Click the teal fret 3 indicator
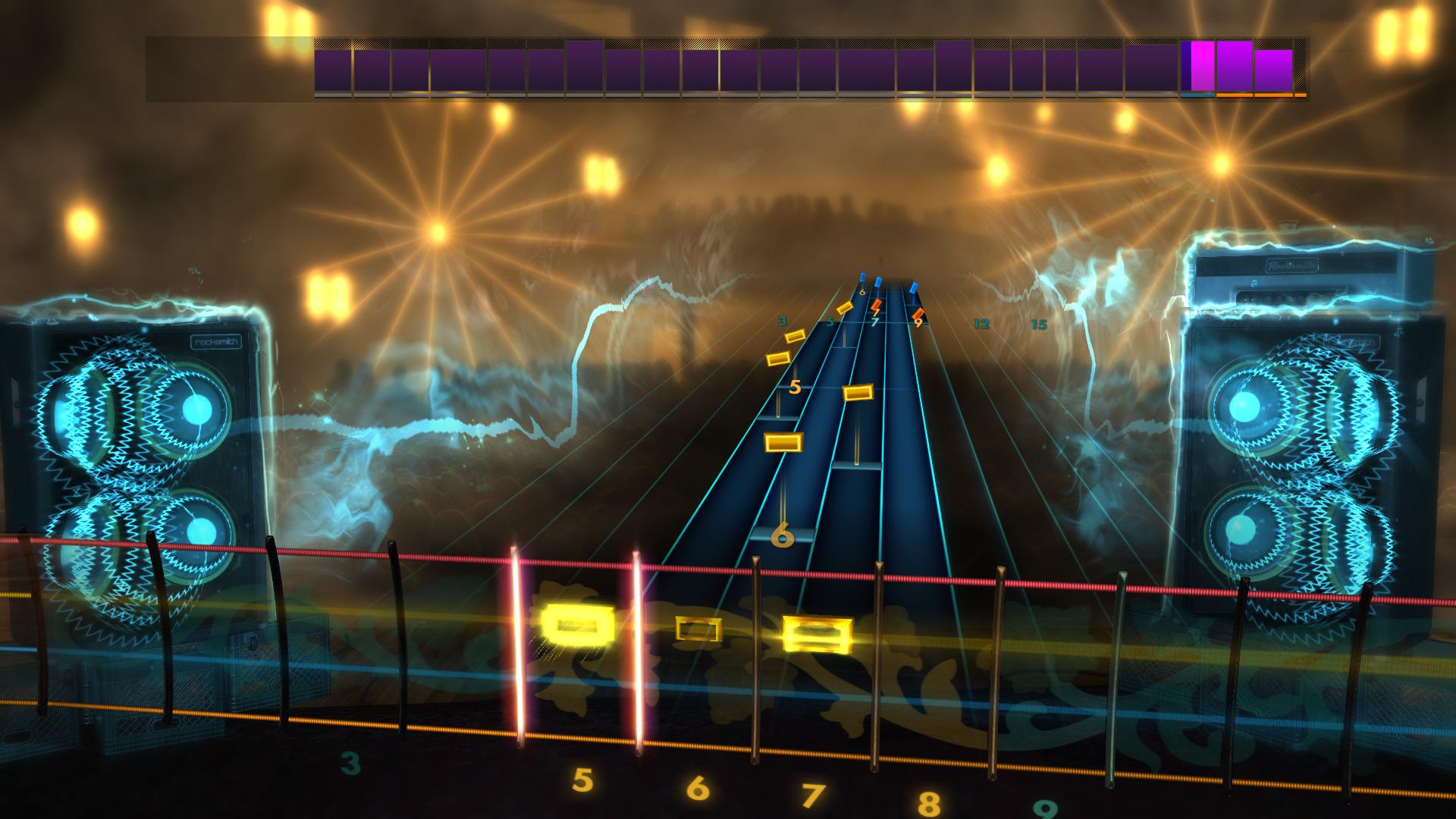Screen dimensions: 1456x819 [783, 321]
